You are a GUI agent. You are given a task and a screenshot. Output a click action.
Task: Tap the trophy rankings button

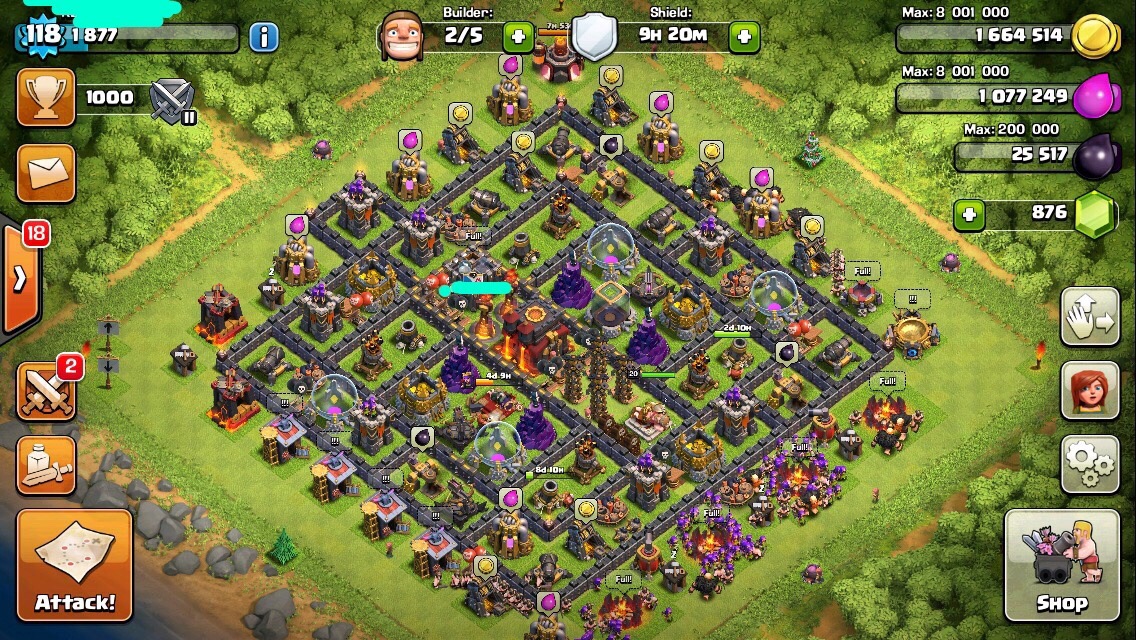[45, 97]
